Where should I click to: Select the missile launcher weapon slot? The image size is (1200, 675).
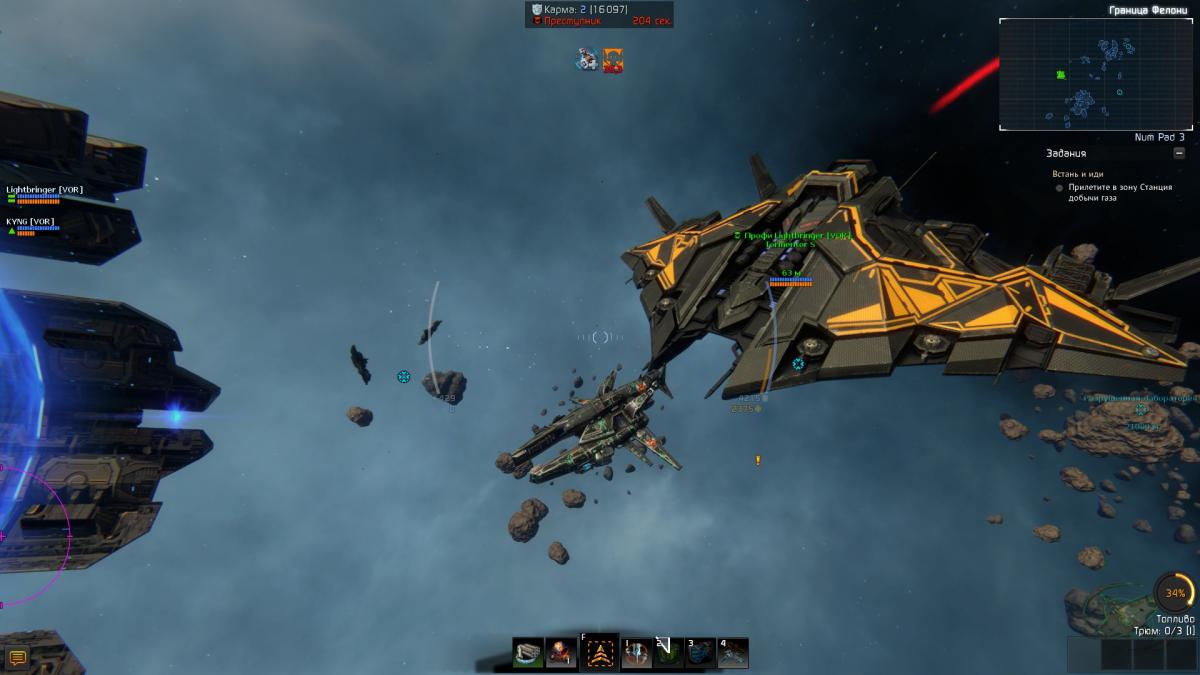tap(528, 654)
